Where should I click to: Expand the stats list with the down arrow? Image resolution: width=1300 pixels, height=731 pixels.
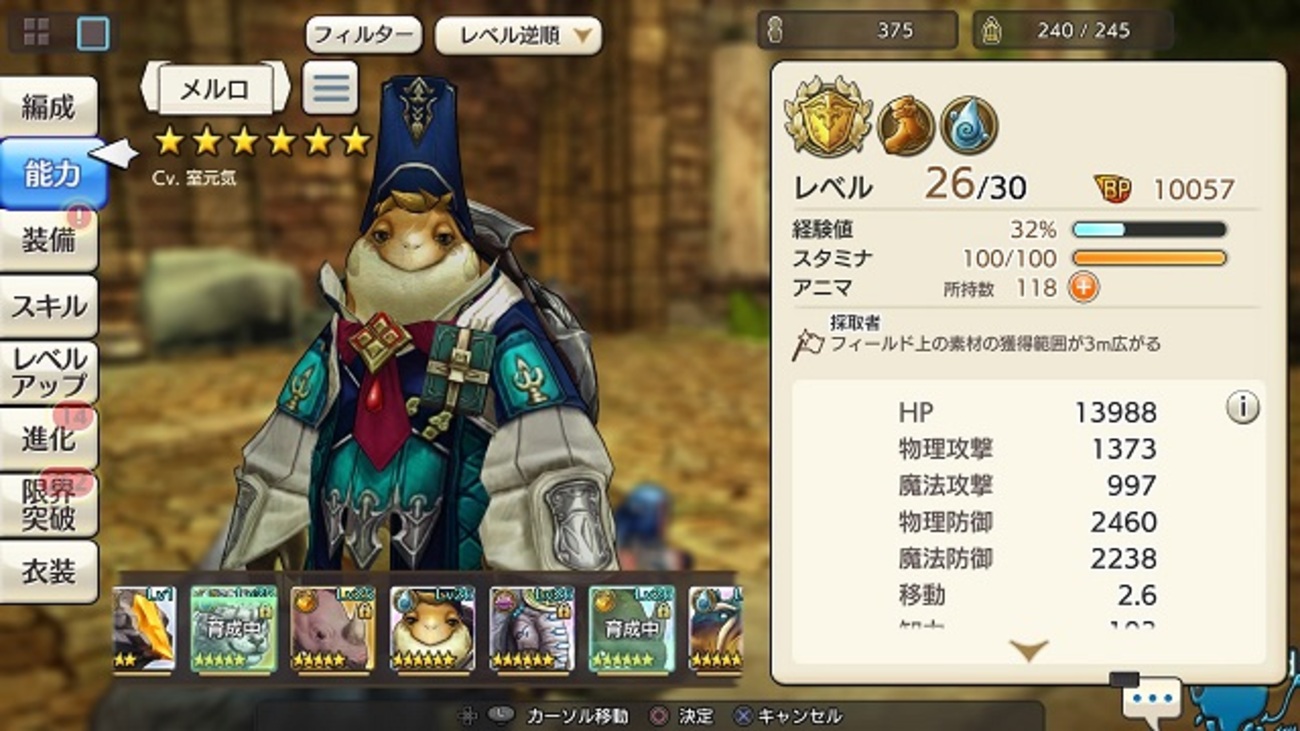pyautogui.click(x=1028, y=650)
